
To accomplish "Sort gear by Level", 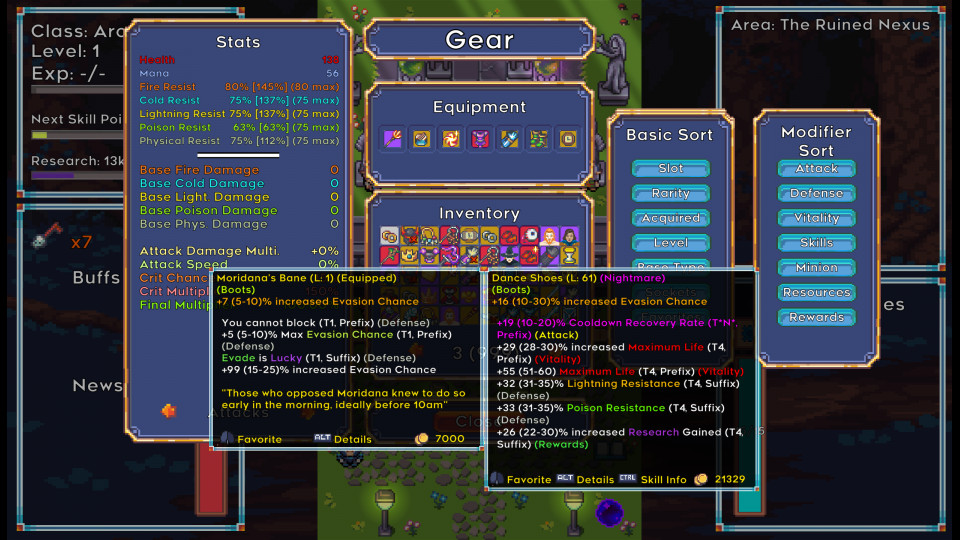I will click(x=670, y=243).
